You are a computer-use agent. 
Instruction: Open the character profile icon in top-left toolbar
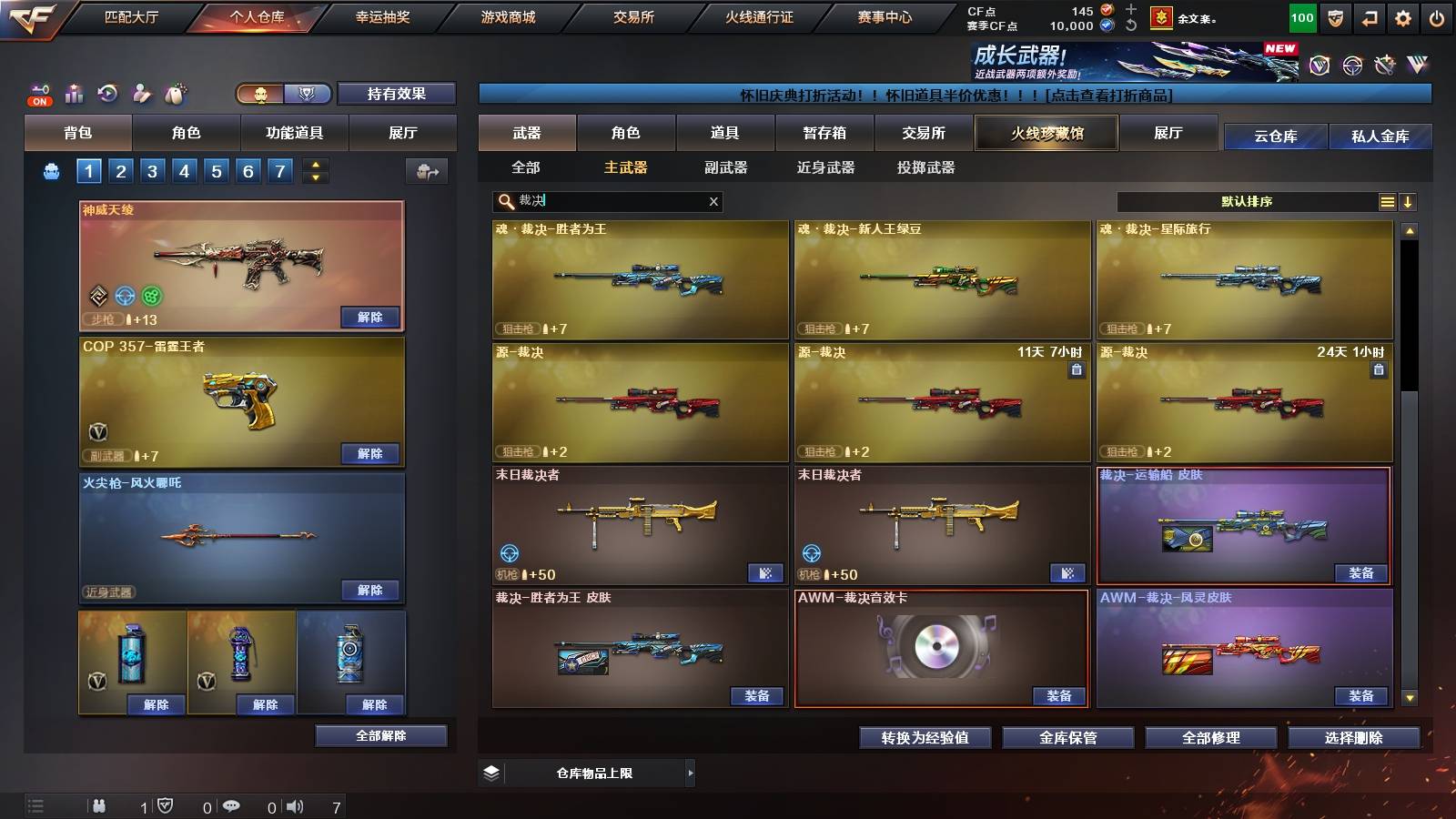(140, 92)
